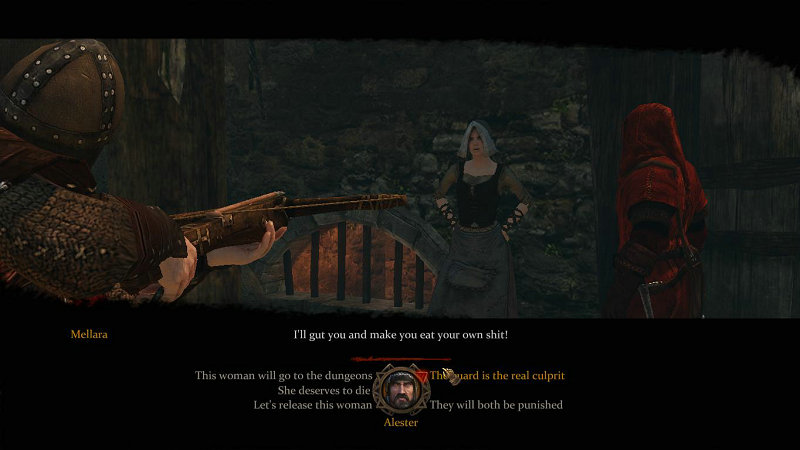Pick "Let's release this woman" dialogue option
Image resolution: width=800 pixels, height=450 pixels.
(x=312, y=405)
